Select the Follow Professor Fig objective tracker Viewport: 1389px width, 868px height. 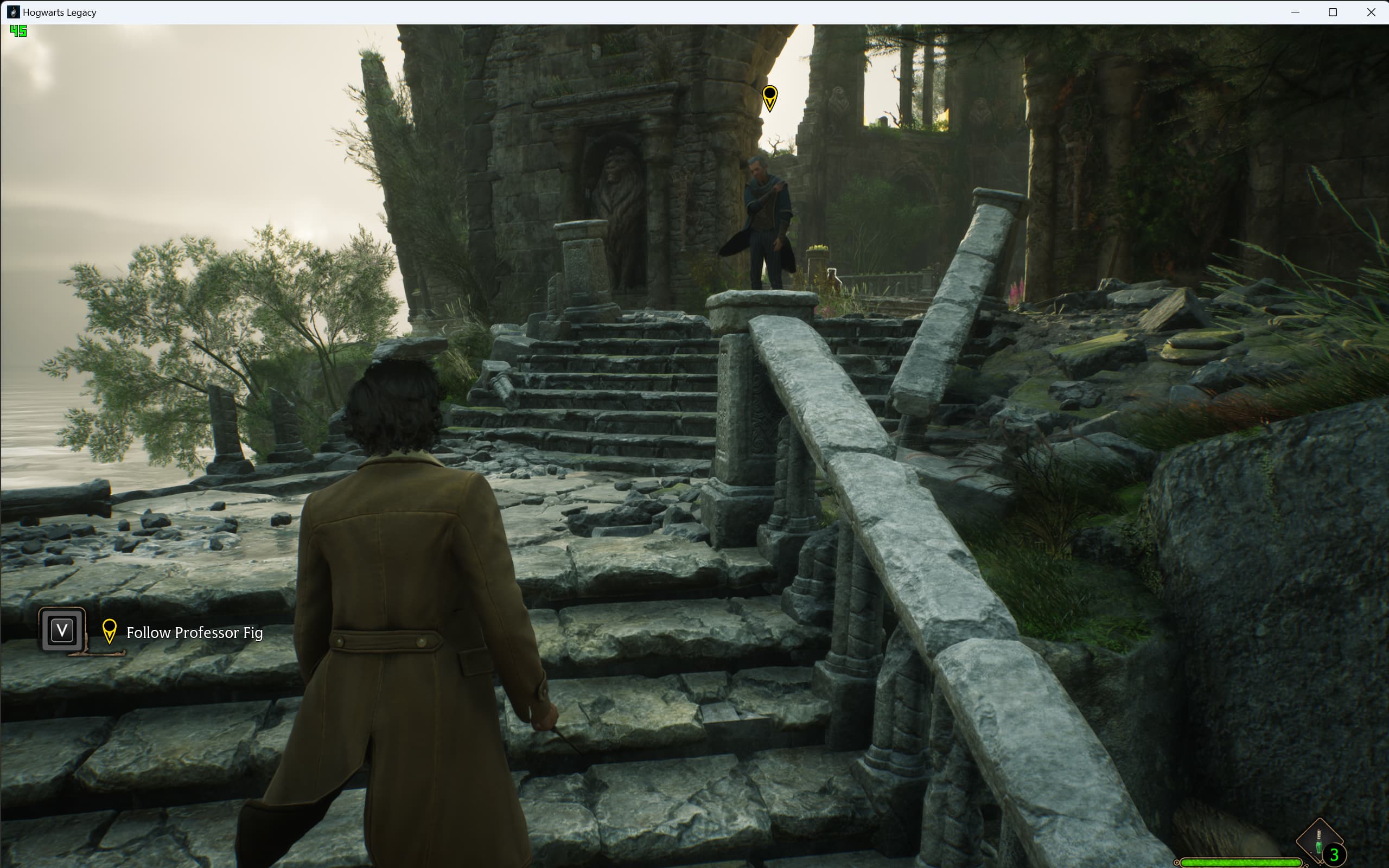click(x=194, y=633)
